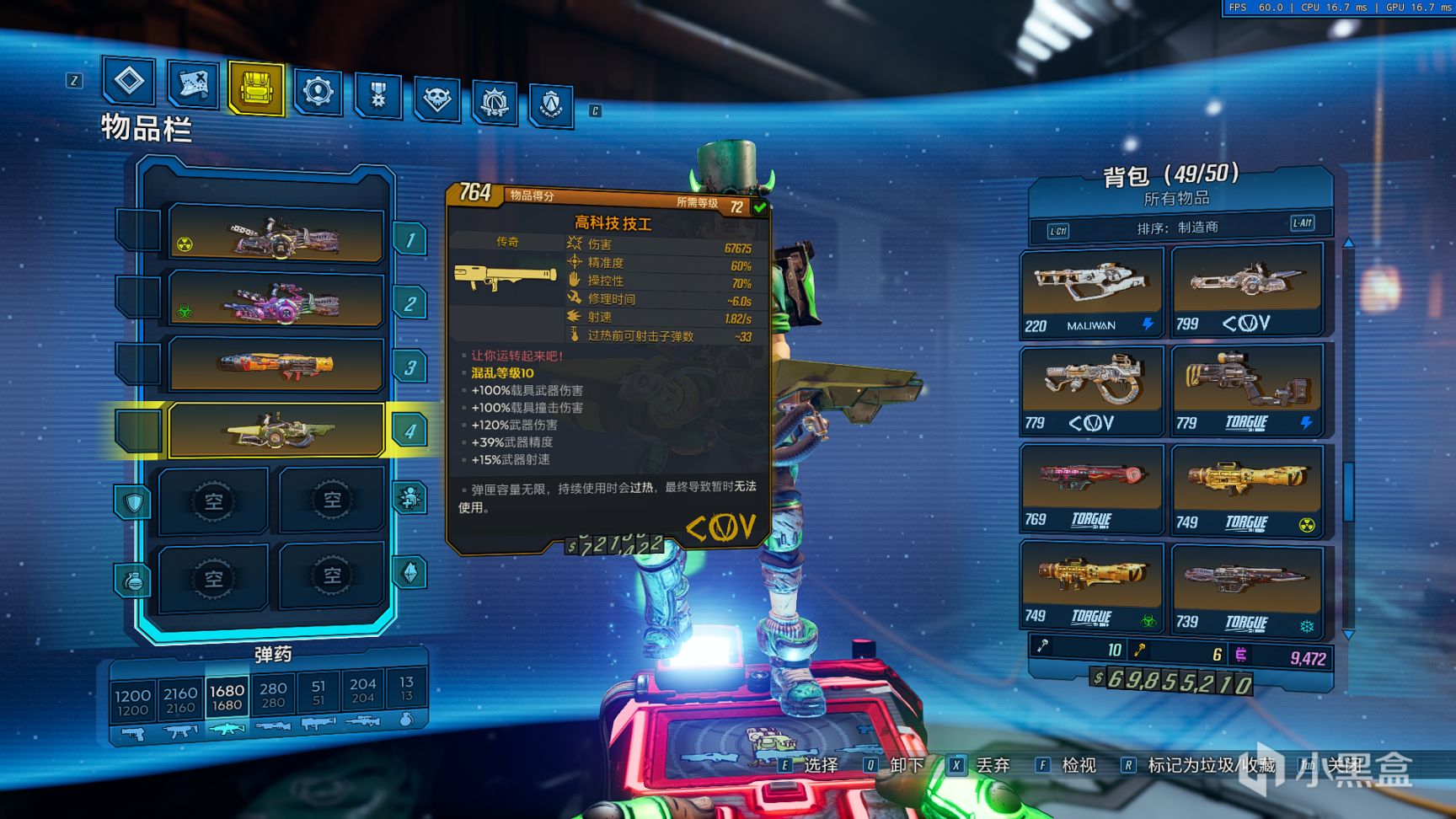
Task: Open the medal-icon Guardian Rank tab
Action: tap(377, 95)
